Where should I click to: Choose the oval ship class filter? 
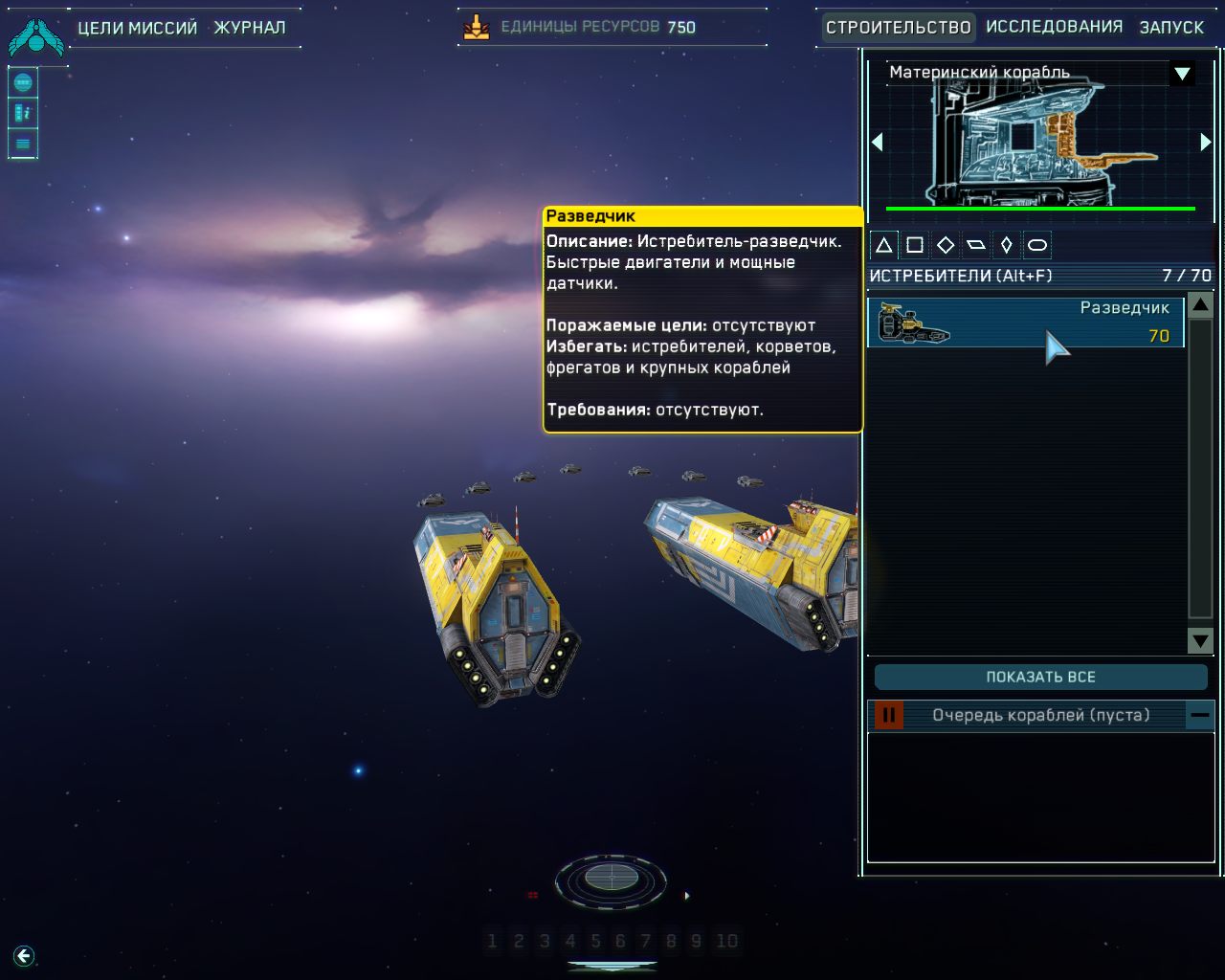point(1036,245)
